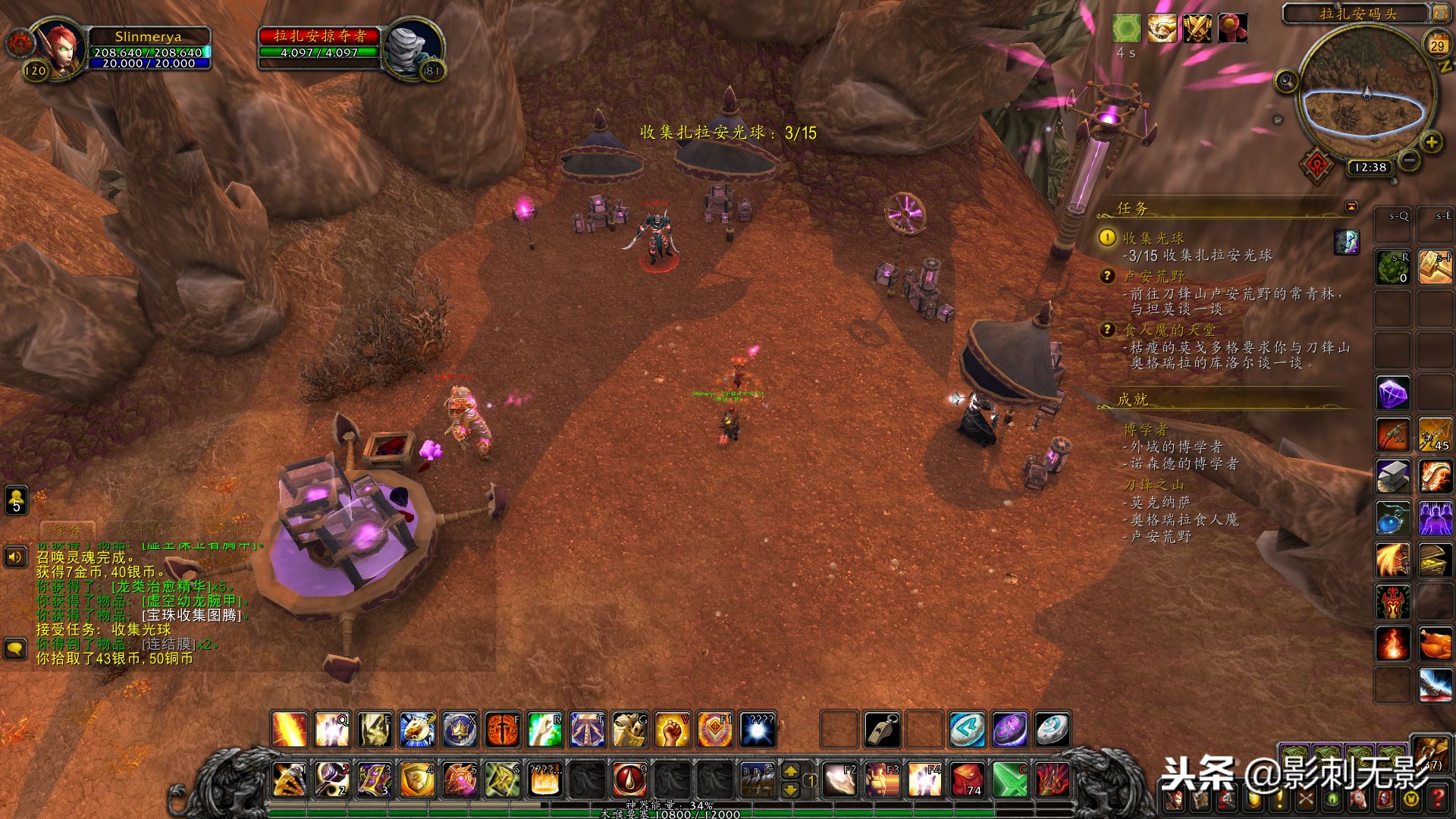The height and width of the screenshot is (819, 1456).
Task: Cast the red blood drop ability
Action: [629, 779]
